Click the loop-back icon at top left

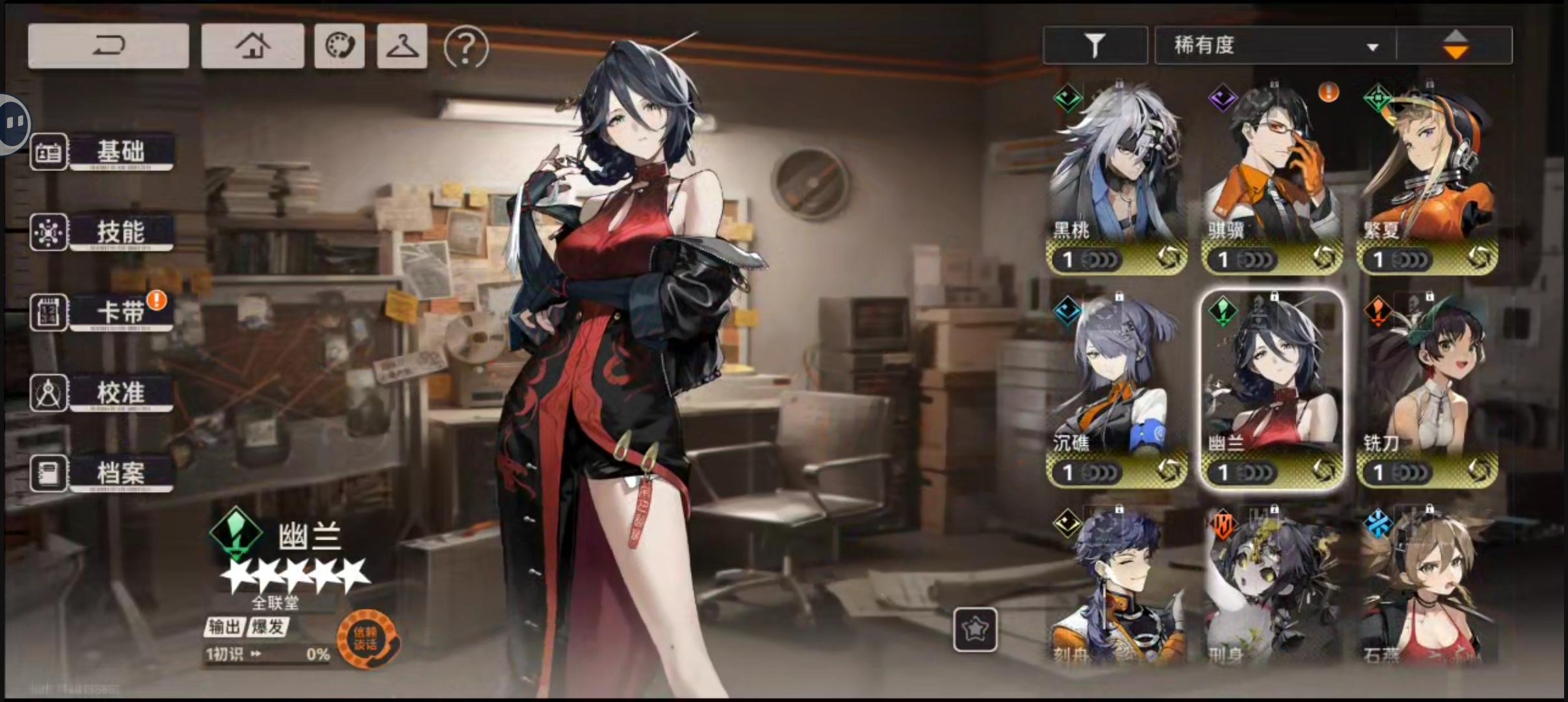point(108,44)
